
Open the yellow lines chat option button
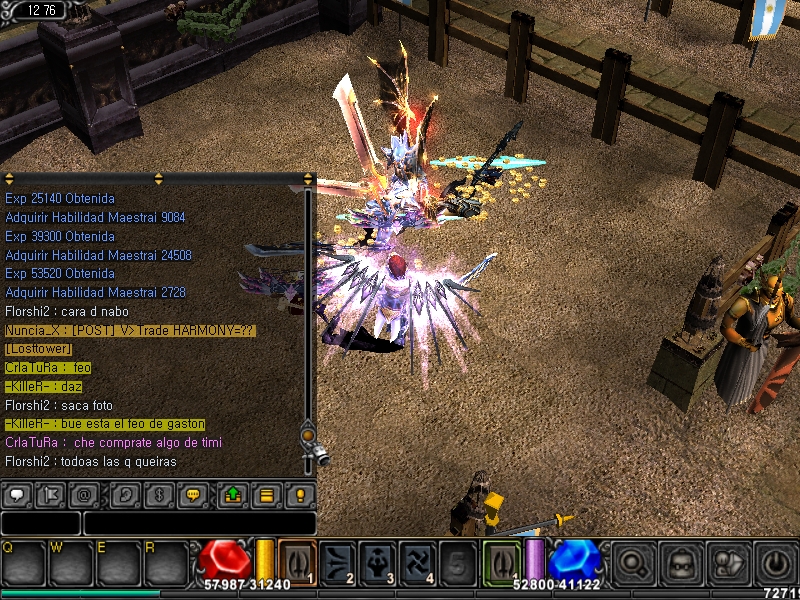coord(266,494)
